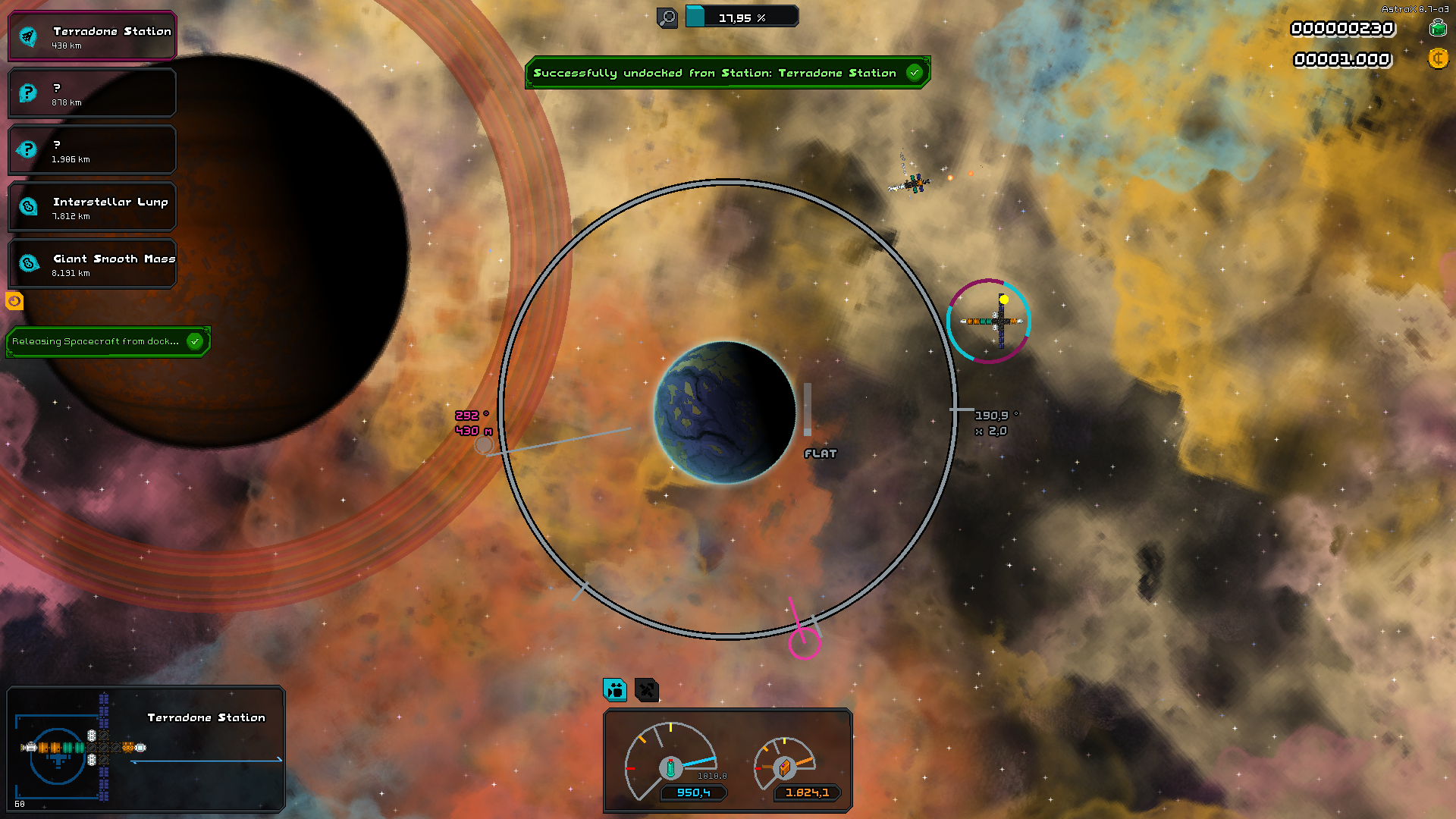
Task: Dismiss the 'Successfully undocked' notification checkmark
Action: click(915, 73)
